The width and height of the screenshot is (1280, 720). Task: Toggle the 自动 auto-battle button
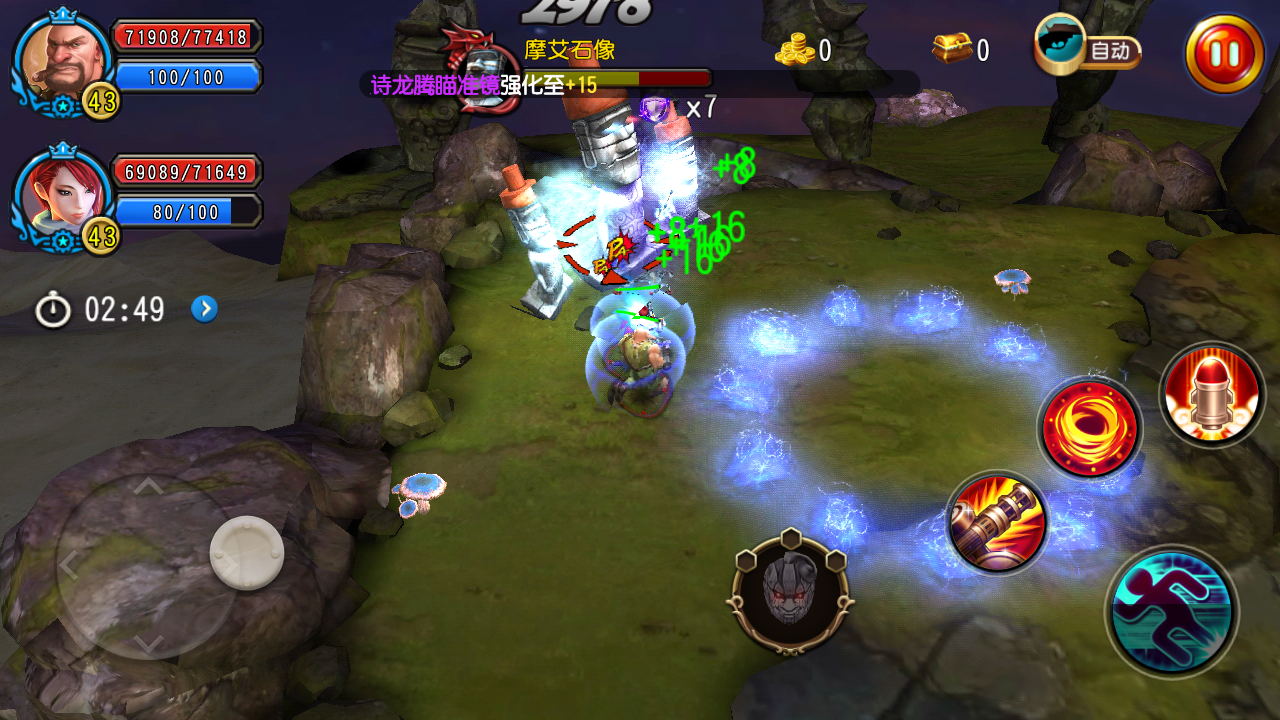click(x=1089, y=49)
